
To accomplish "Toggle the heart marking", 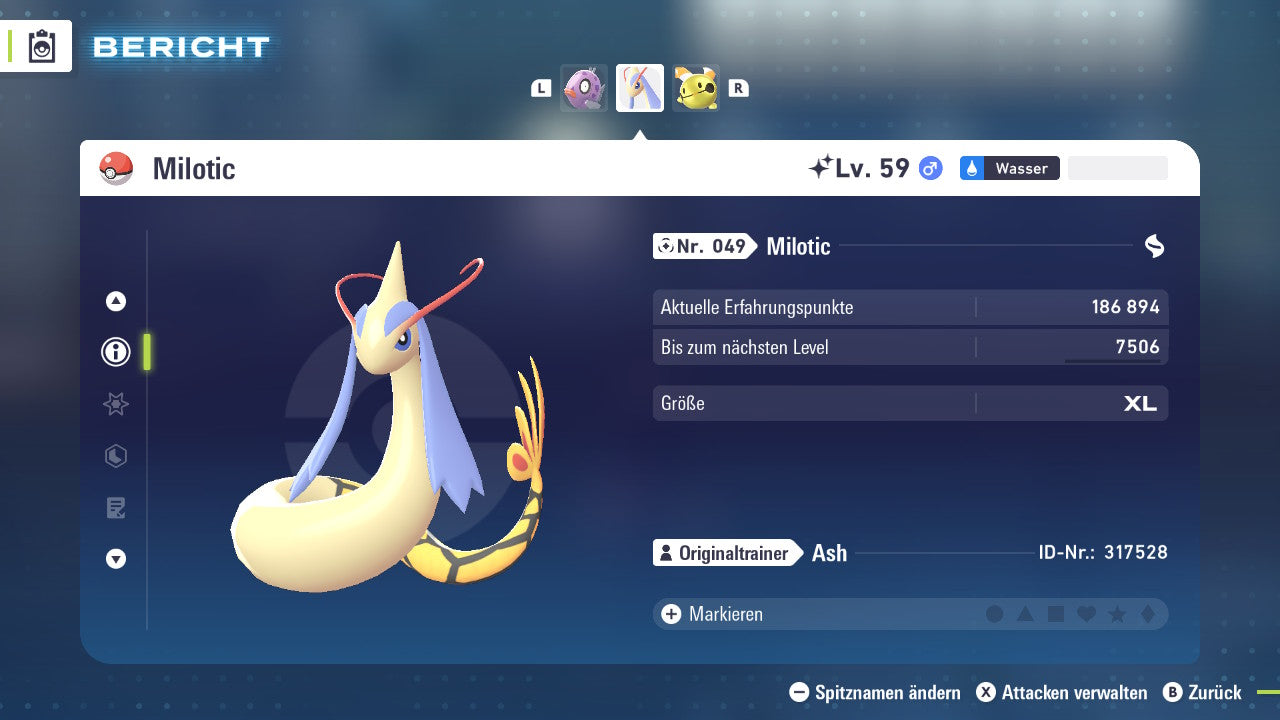I will [1086, 613].
